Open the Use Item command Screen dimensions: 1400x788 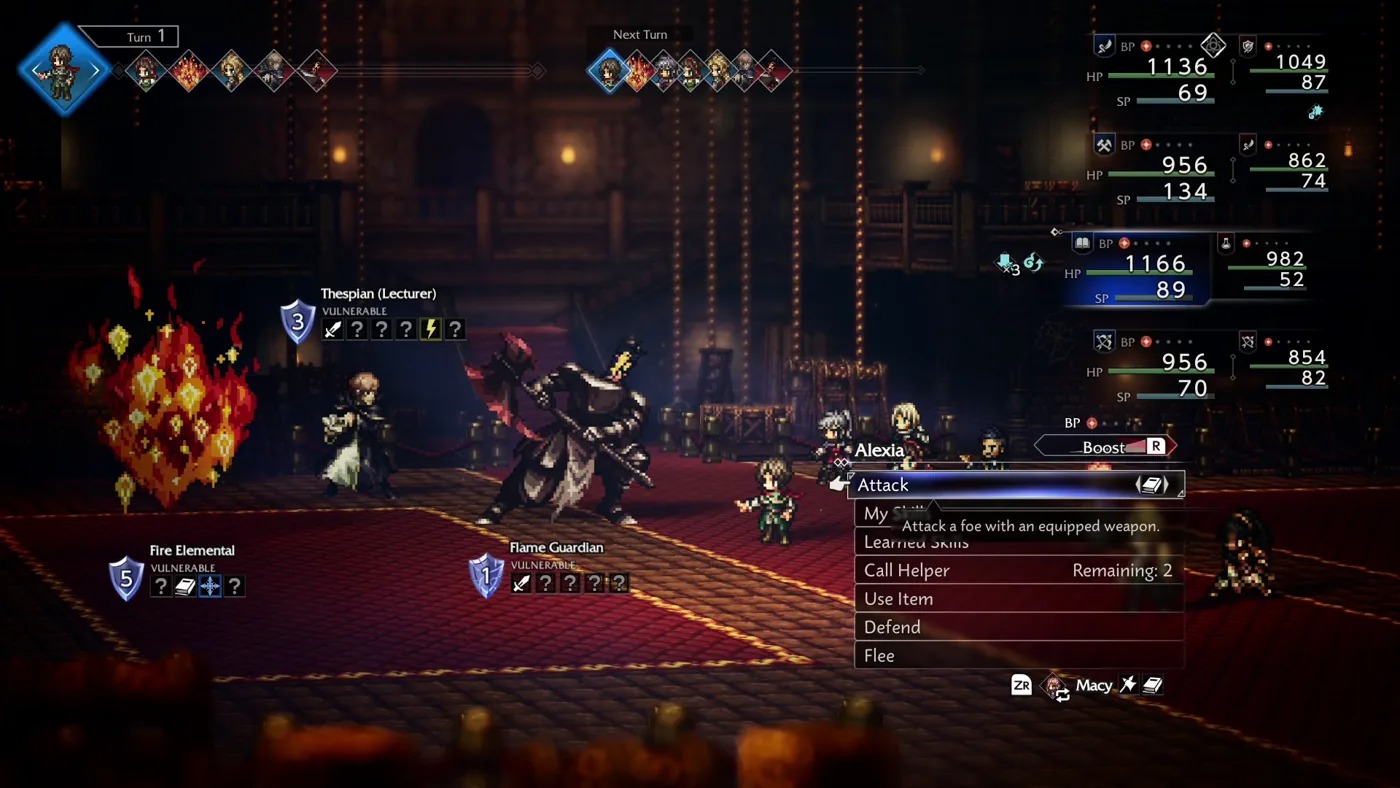pyautogui.click(x=1015, y=599)
